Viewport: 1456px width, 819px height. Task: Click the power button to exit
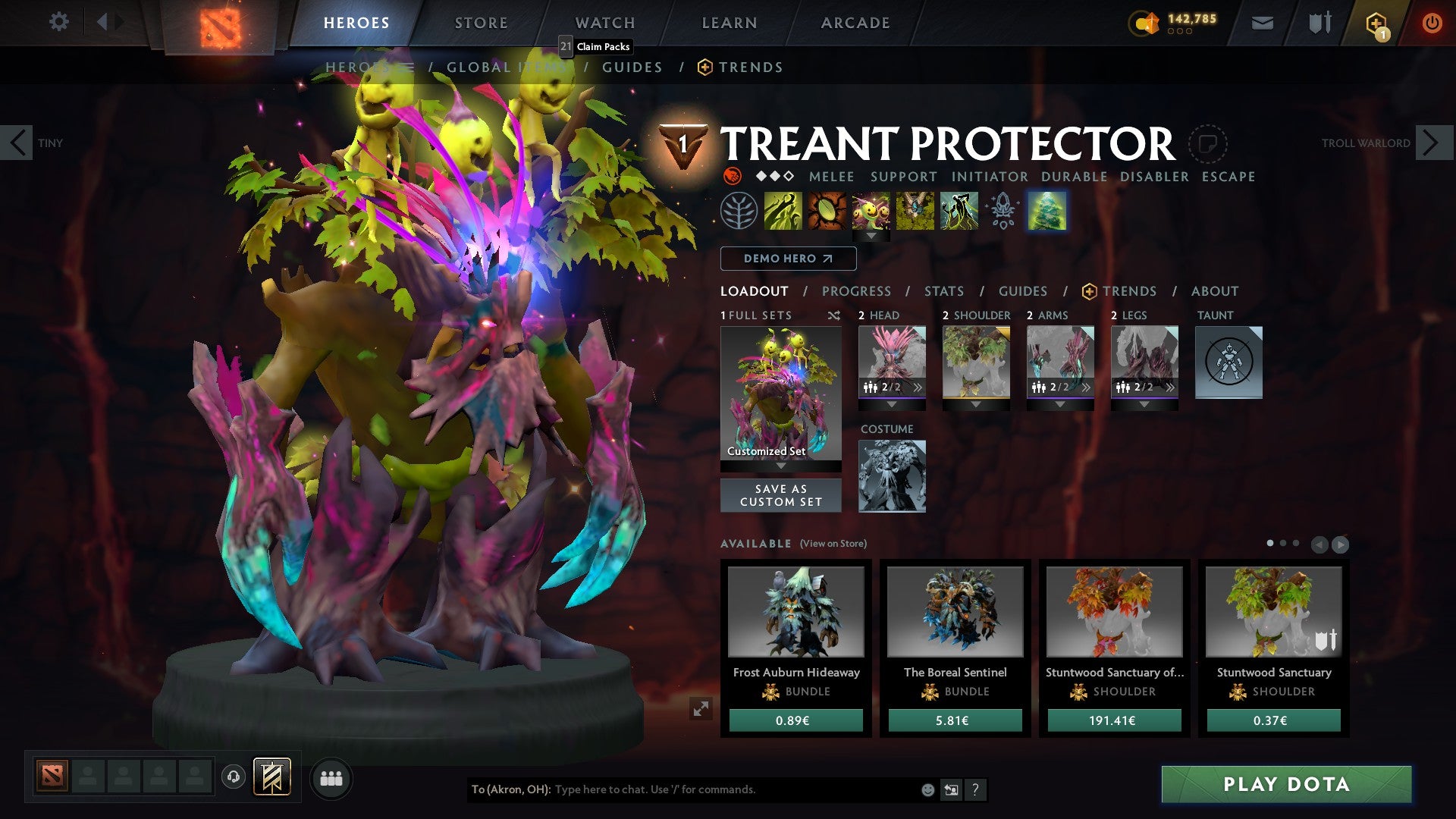(1433, 22)
